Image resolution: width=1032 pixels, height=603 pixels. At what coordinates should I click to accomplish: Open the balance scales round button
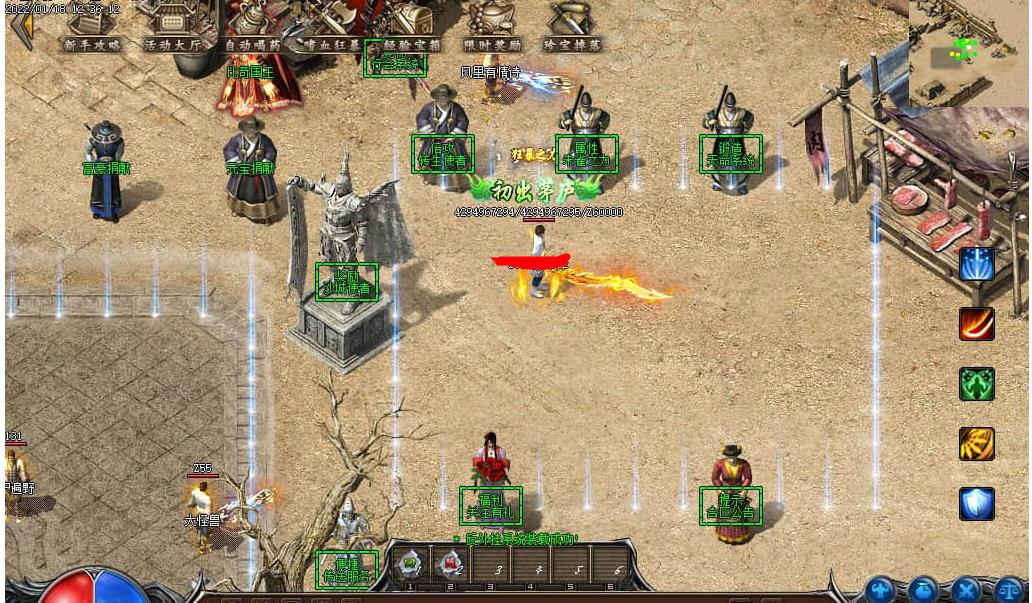coord(1007,590)
